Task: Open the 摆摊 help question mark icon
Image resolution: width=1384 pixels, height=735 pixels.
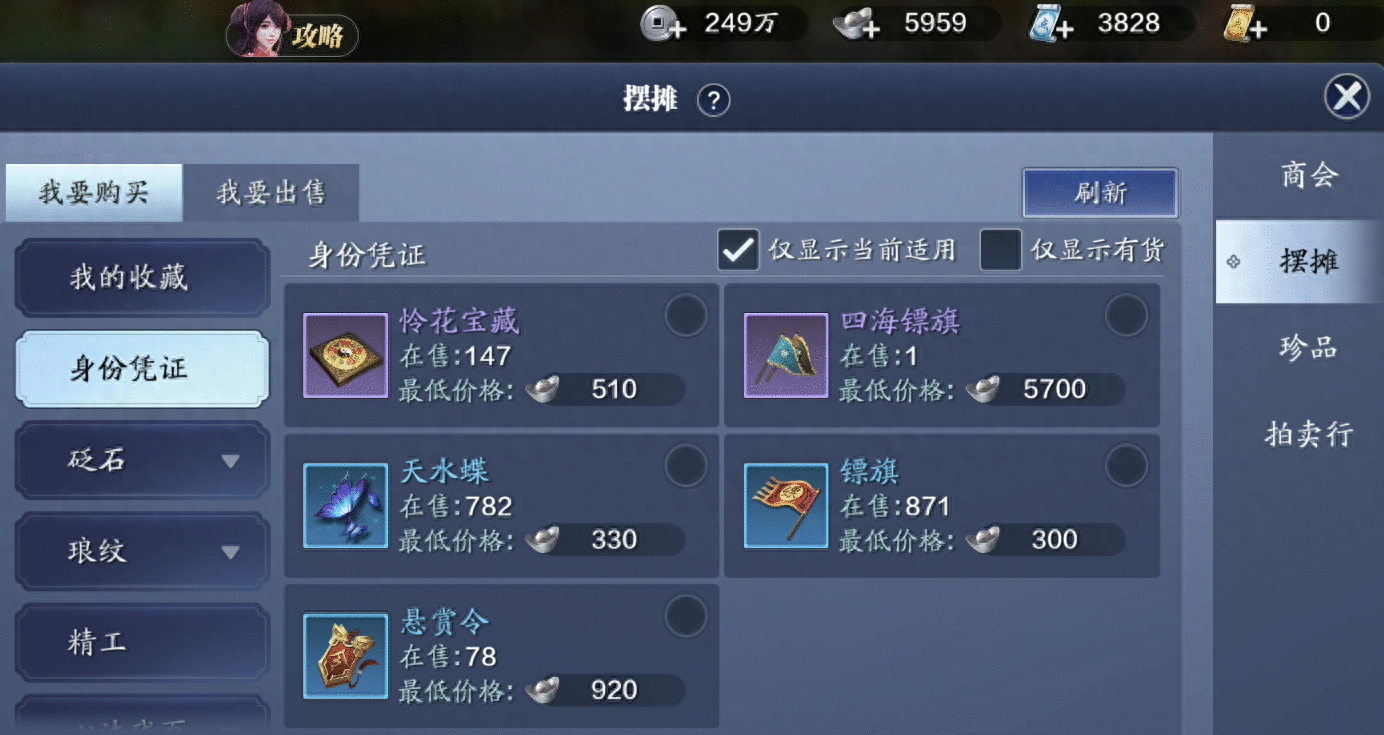Action: pos(713,100)
